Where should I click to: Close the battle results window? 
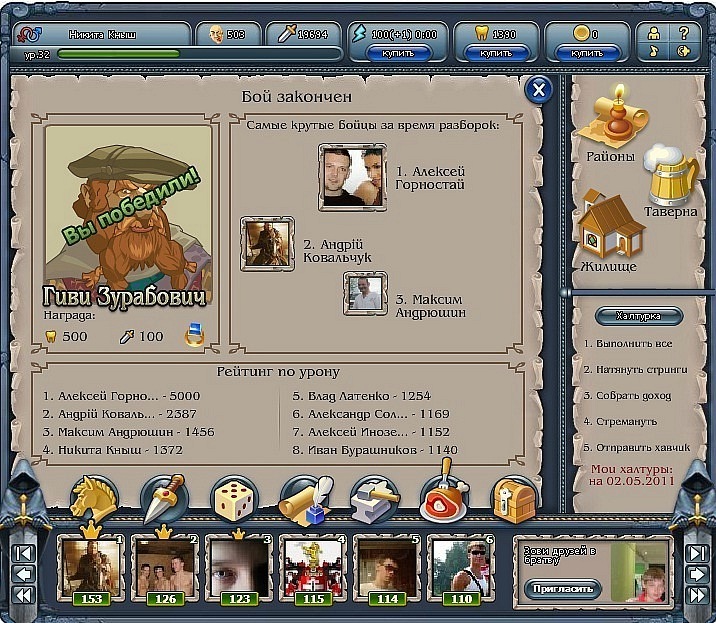[539, 90]
